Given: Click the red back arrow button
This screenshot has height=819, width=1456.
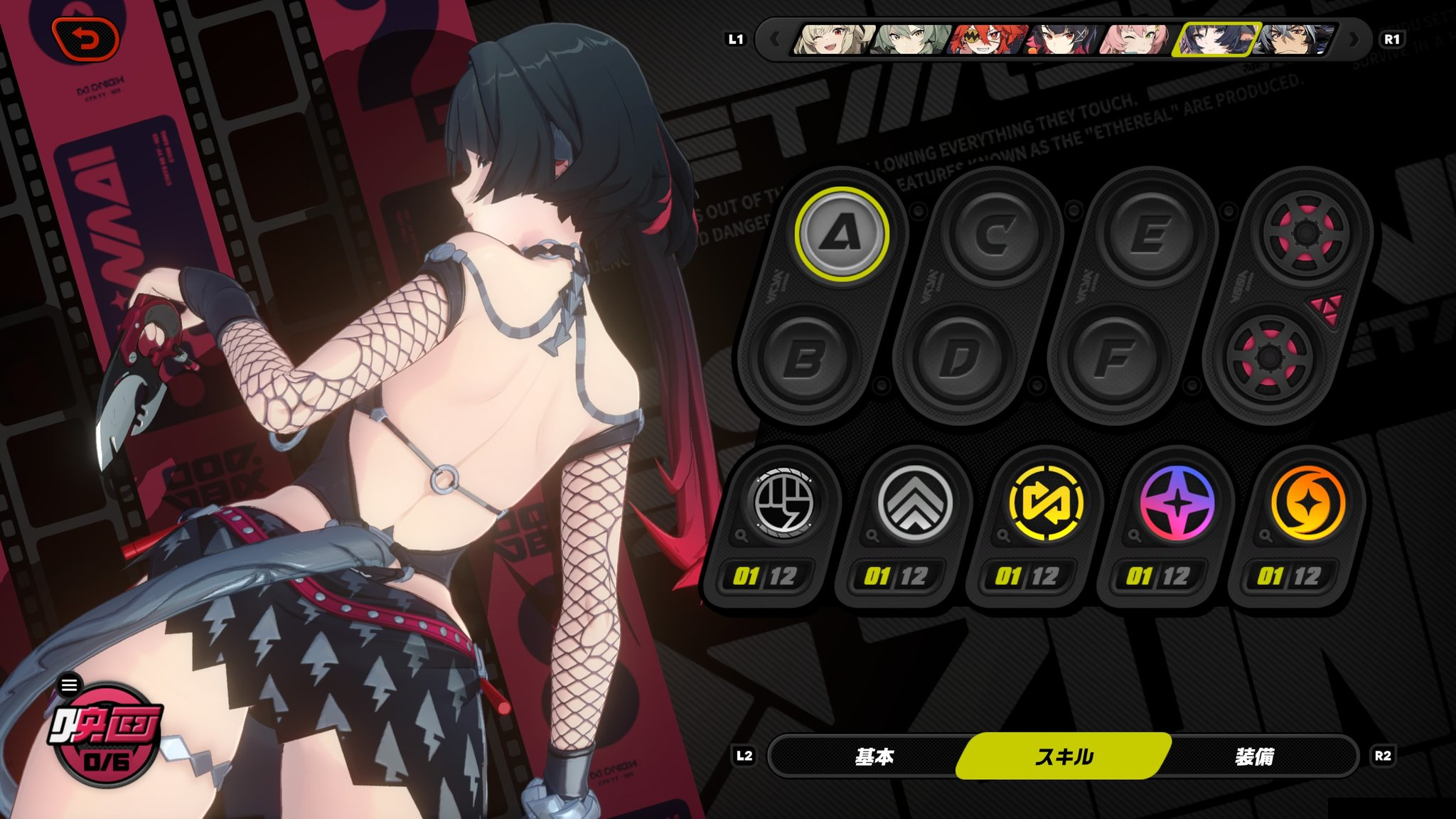Looking at the screenshot, I should coord(85,39).
